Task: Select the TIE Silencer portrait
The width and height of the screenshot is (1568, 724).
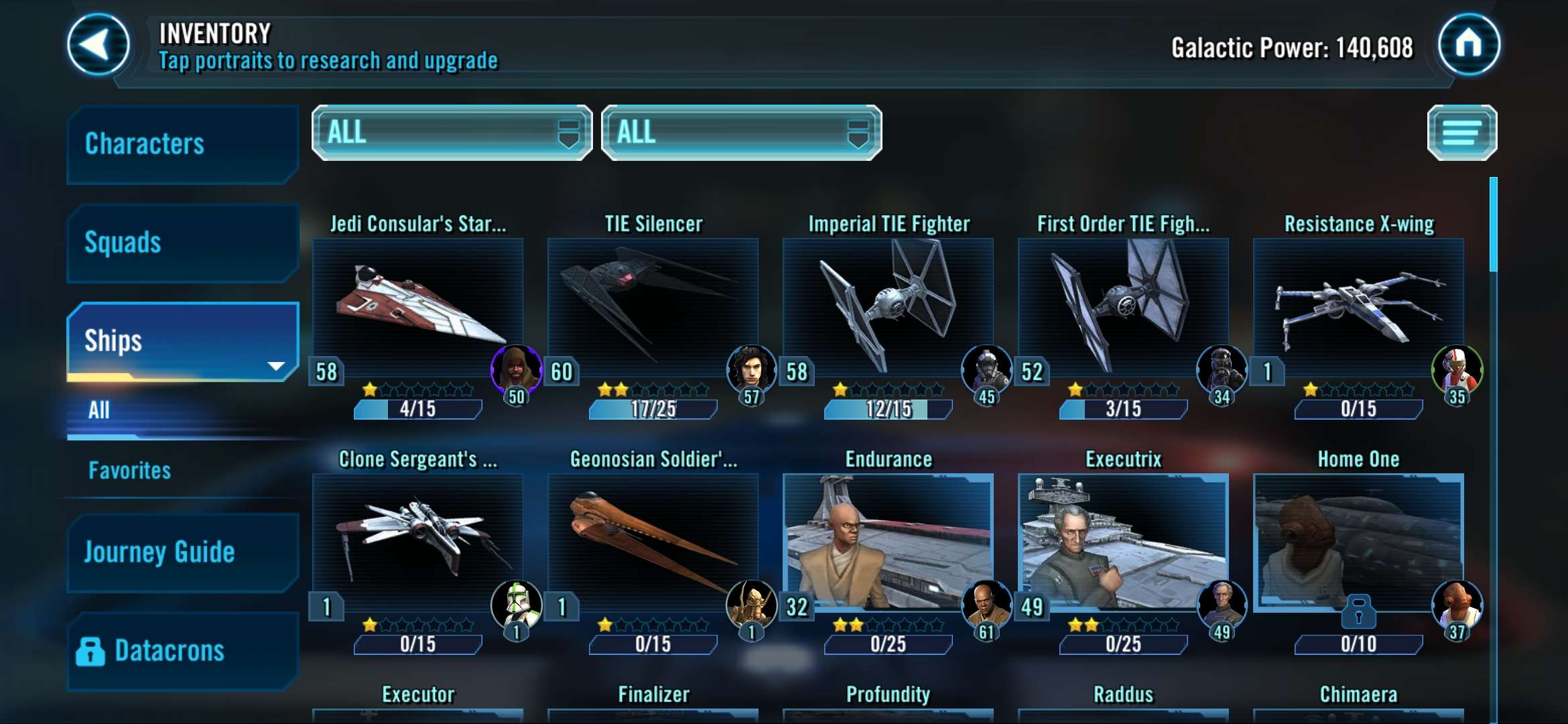Action: [653, 306]
